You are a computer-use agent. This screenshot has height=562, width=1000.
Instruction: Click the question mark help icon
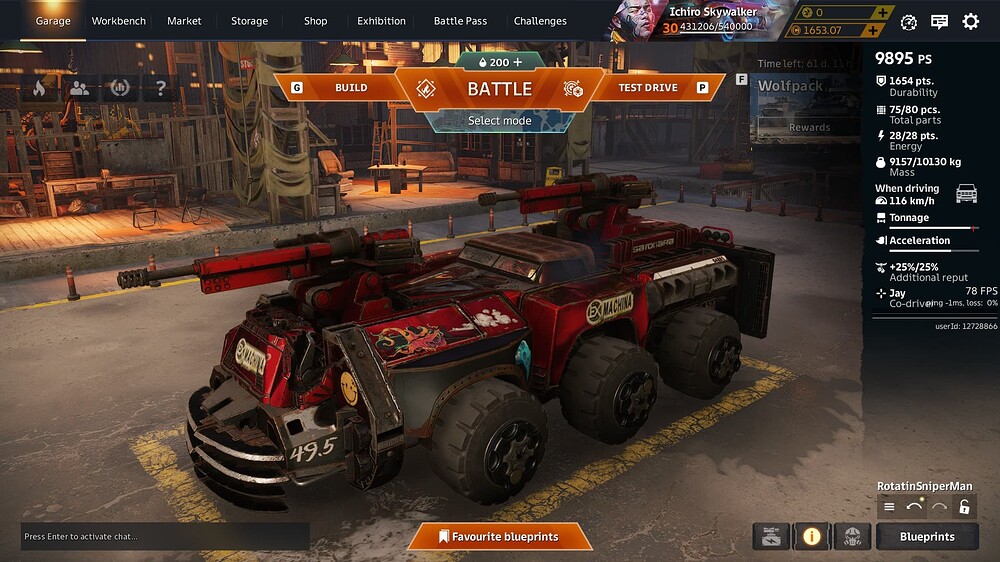tap(160, 88)
